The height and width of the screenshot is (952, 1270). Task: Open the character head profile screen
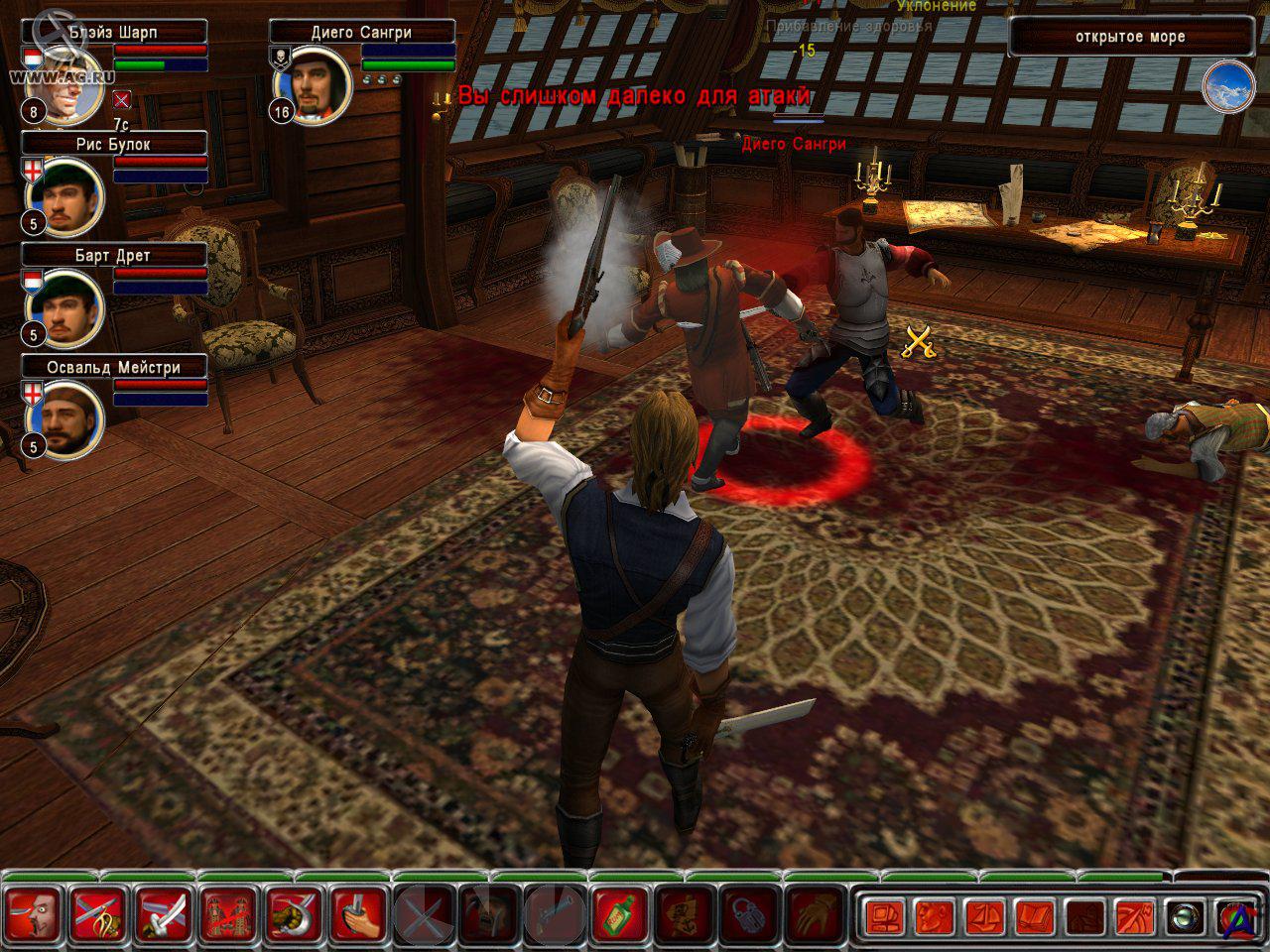click(x=934, y=916)
